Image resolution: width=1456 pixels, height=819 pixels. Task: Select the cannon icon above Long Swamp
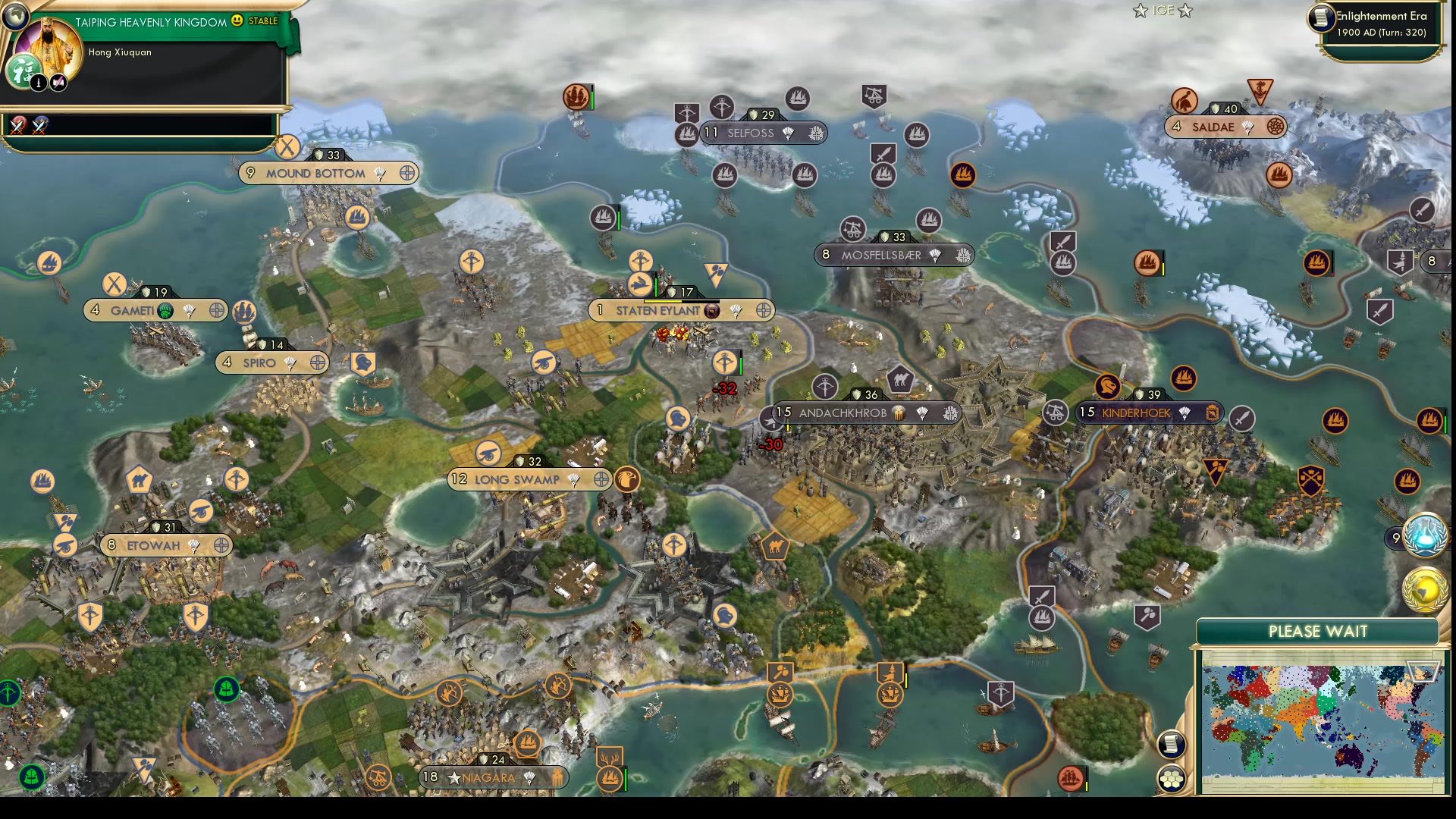point(488,453)
